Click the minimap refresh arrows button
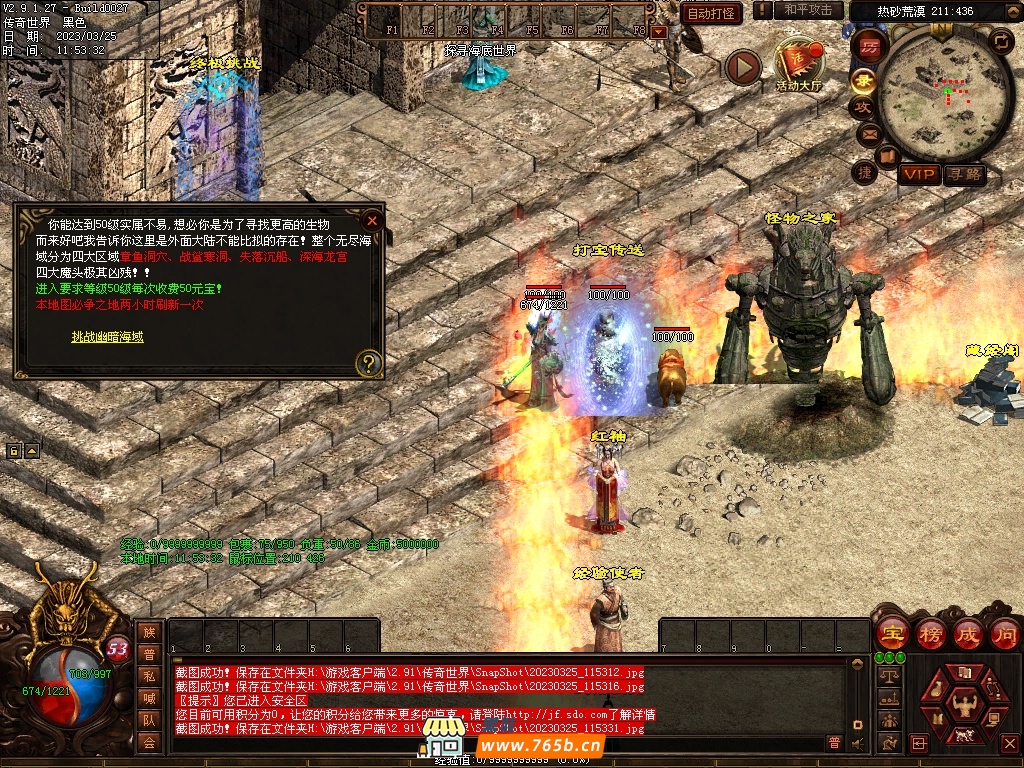Screen dimensions: 1024x768 [x=1000, y=40]
